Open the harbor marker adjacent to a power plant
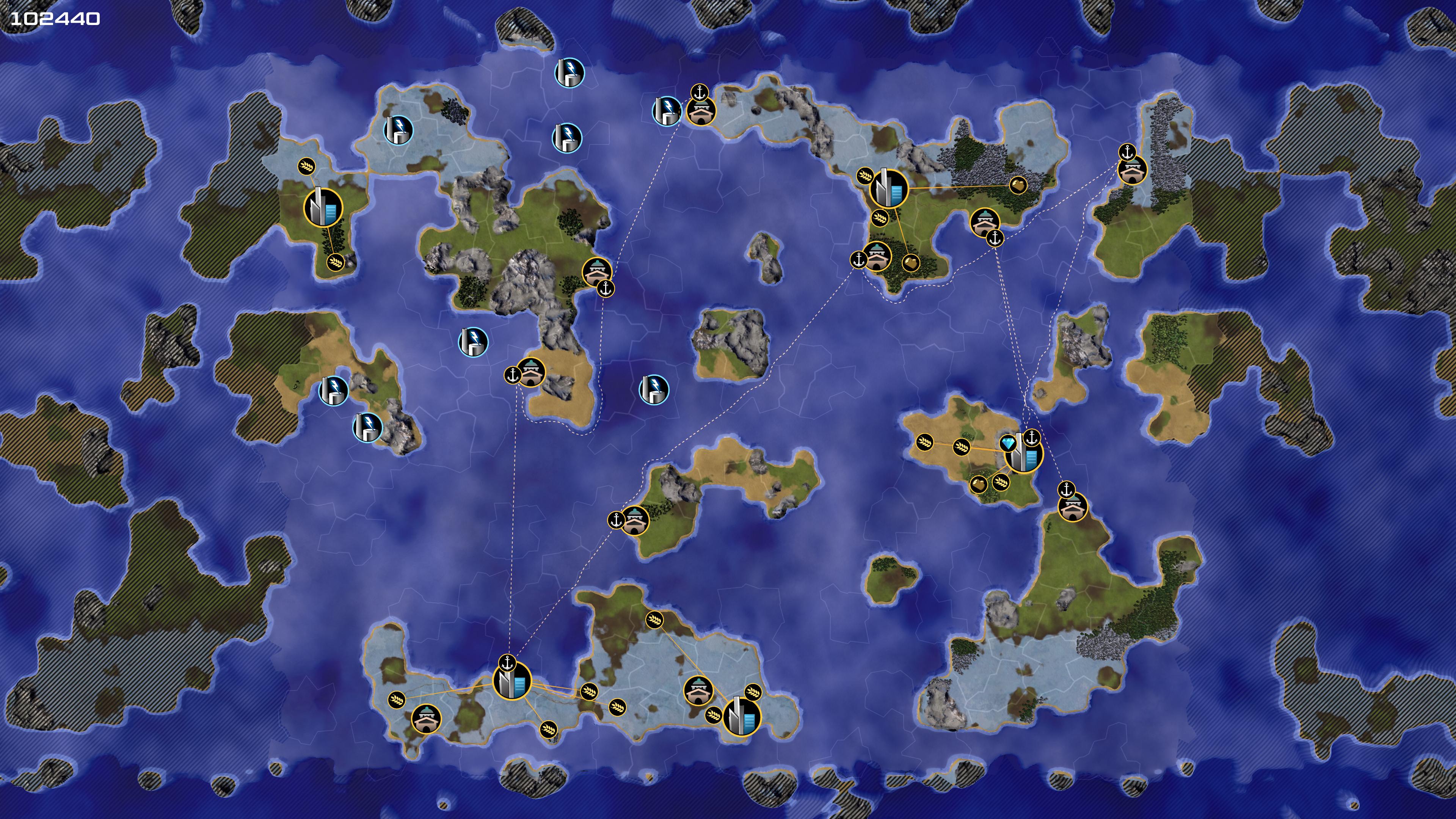 [x=701, y=111]
